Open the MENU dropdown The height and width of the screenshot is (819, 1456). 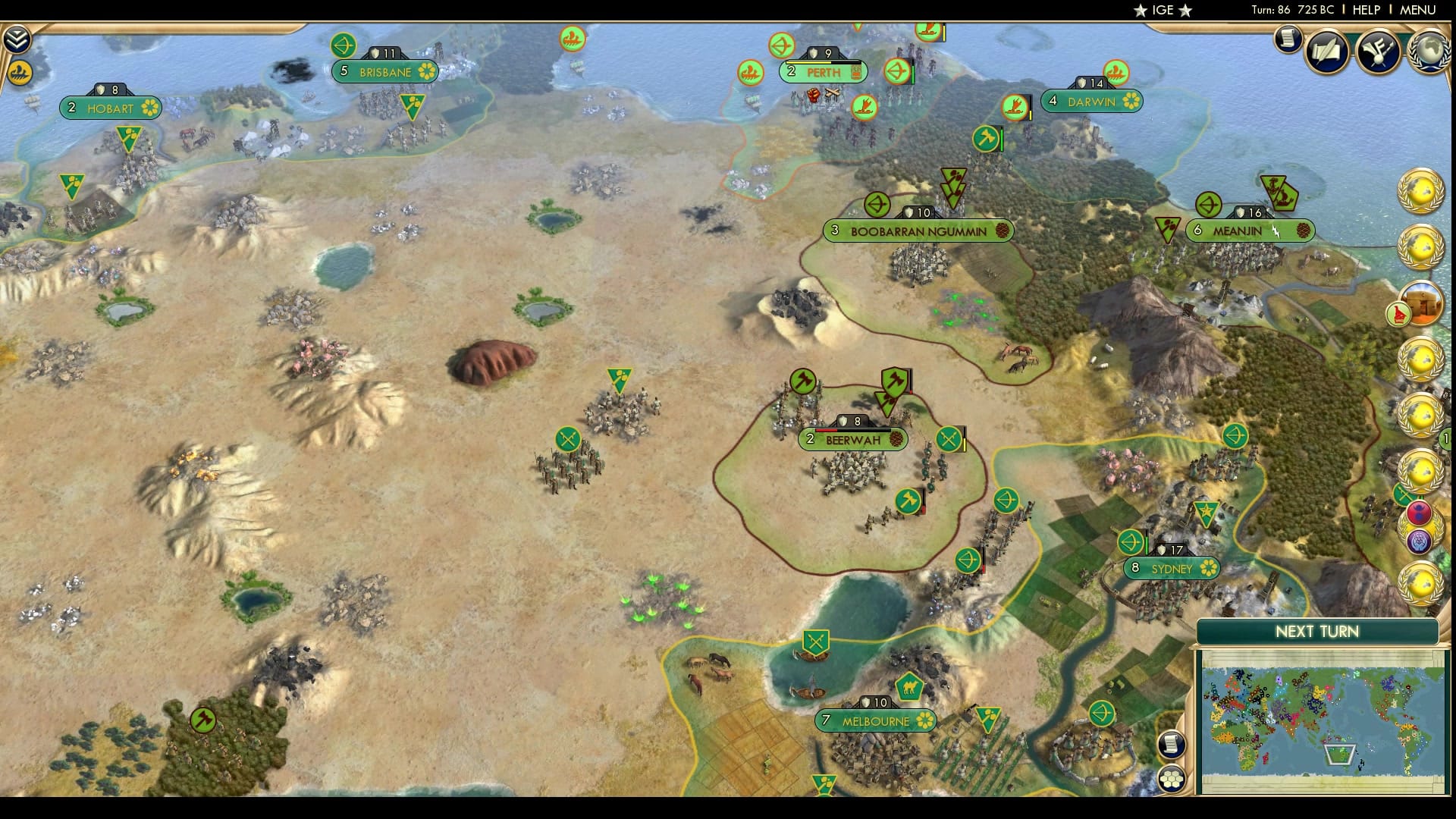(1417, 11)
